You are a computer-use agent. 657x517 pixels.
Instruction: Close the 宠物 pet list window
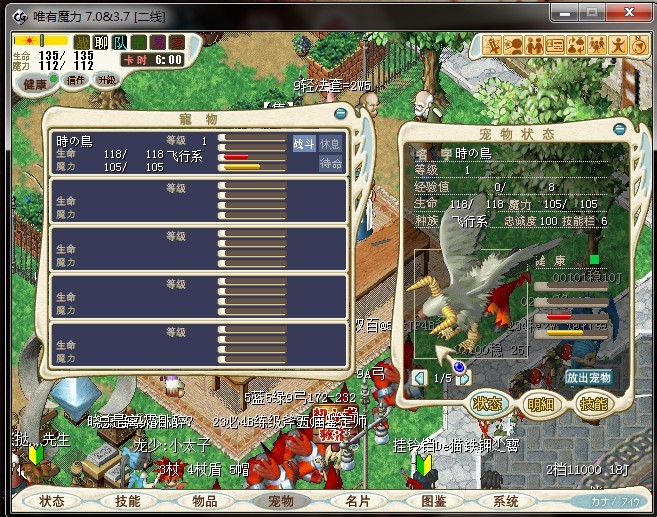click(x=341, y=114)
